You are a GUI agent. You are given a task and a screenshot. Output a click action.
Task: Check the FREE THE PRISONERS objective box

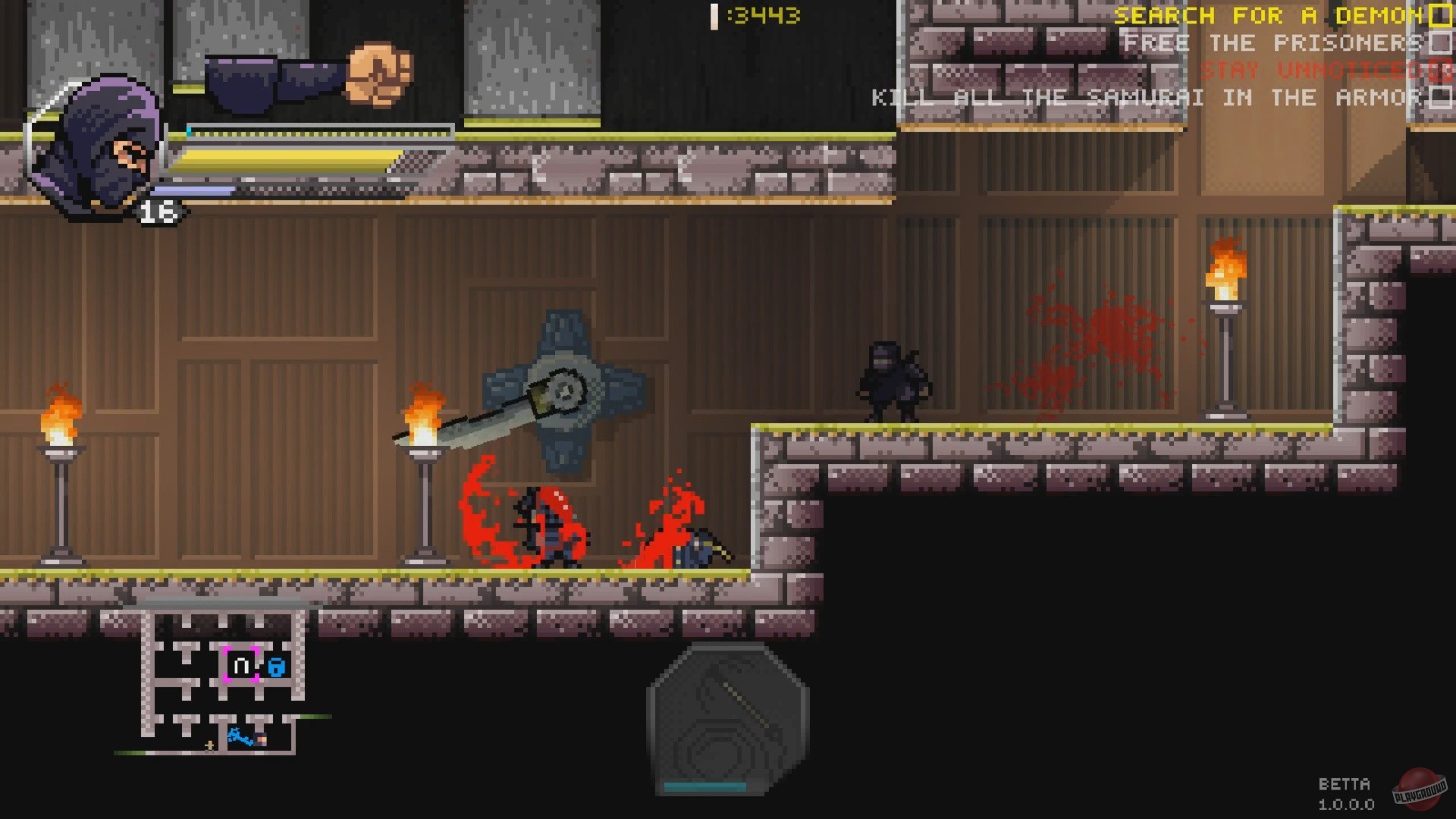tap(1439, 43)
